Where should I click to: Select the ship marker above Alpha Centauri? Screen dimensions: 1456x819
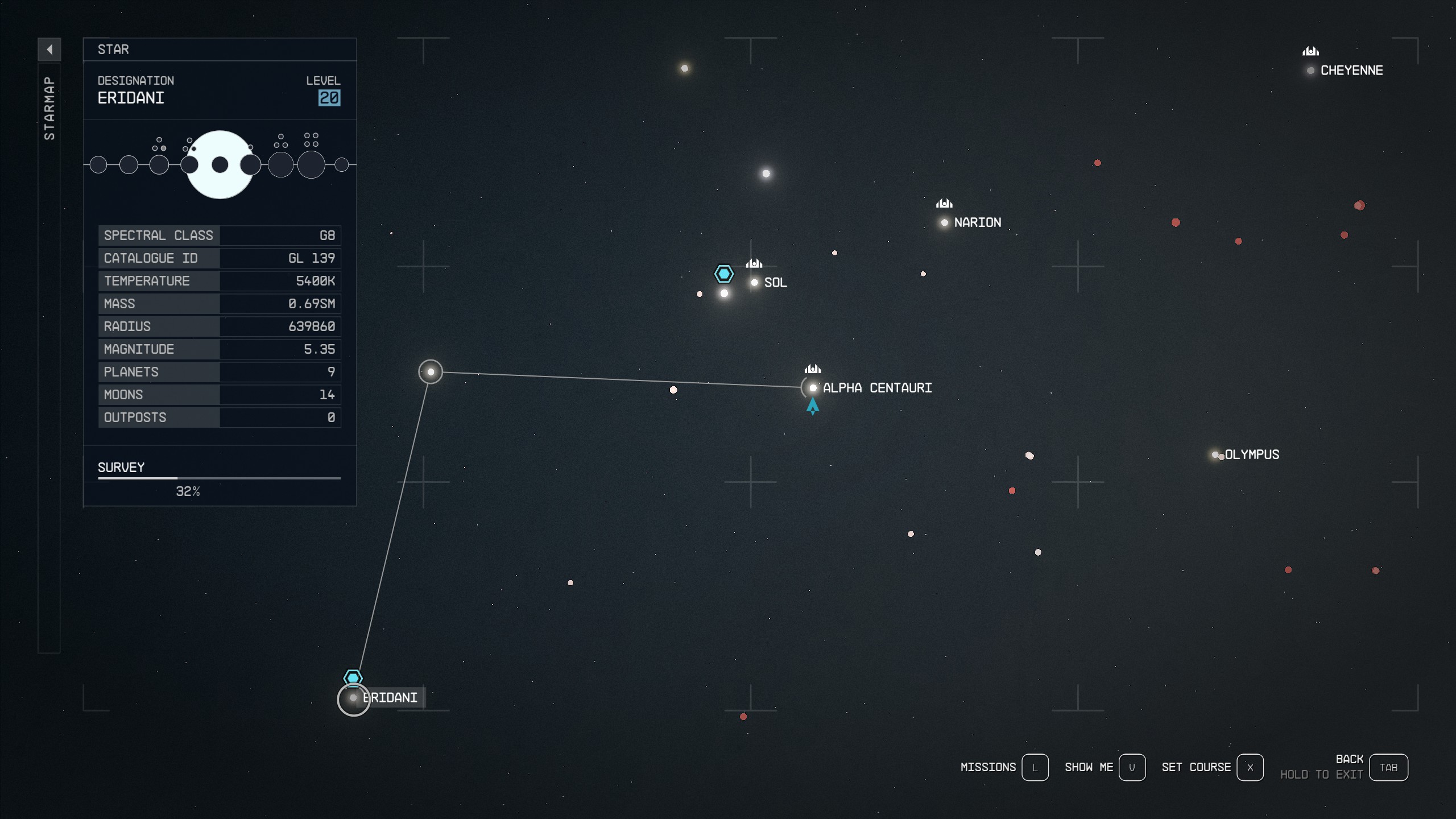[813, 369]
